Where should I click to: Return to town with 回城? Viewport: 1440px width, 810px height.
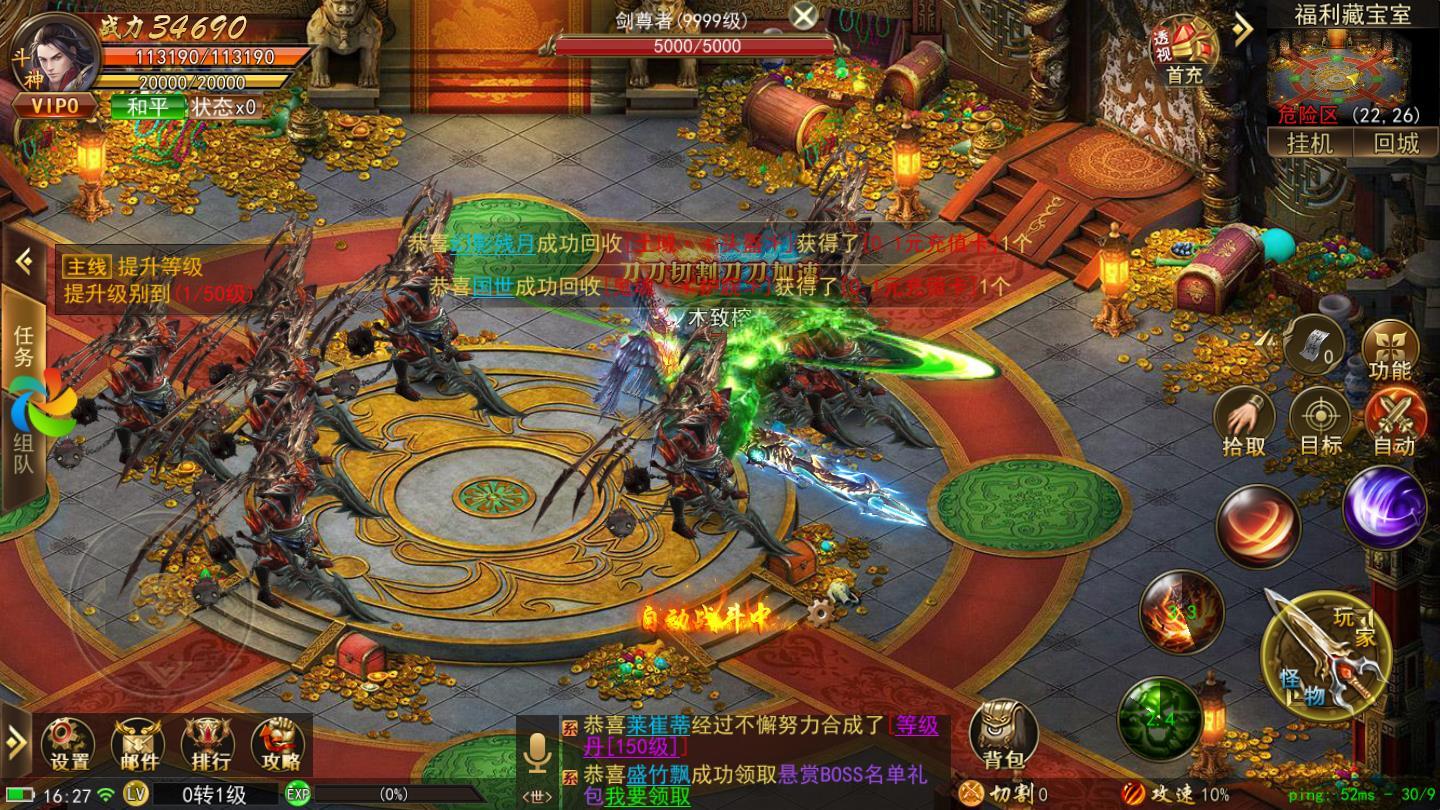tap(1396, 143)
